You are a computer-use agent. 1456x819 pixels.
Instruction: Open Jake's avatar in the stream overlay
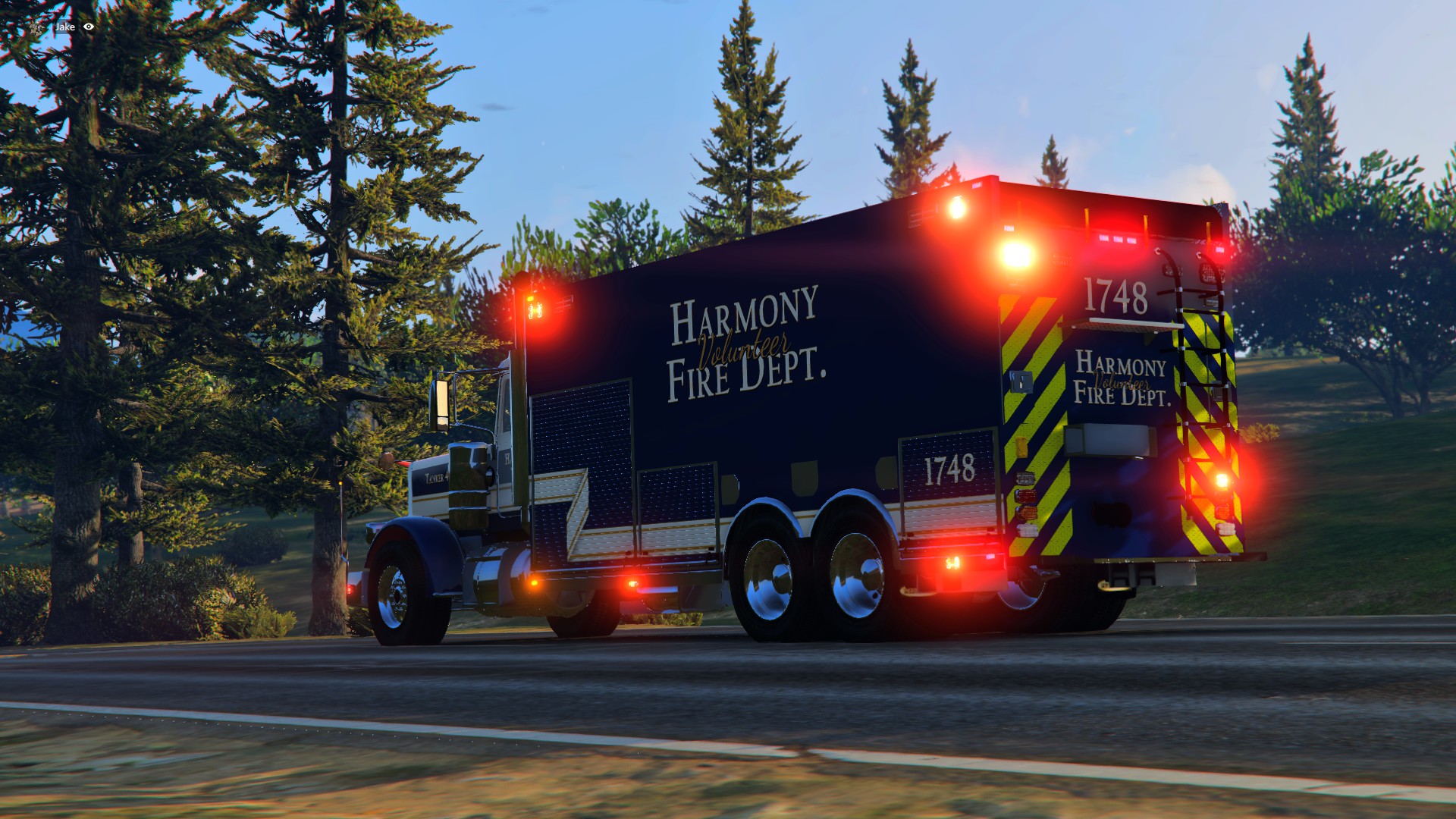[x=39, y=27]
